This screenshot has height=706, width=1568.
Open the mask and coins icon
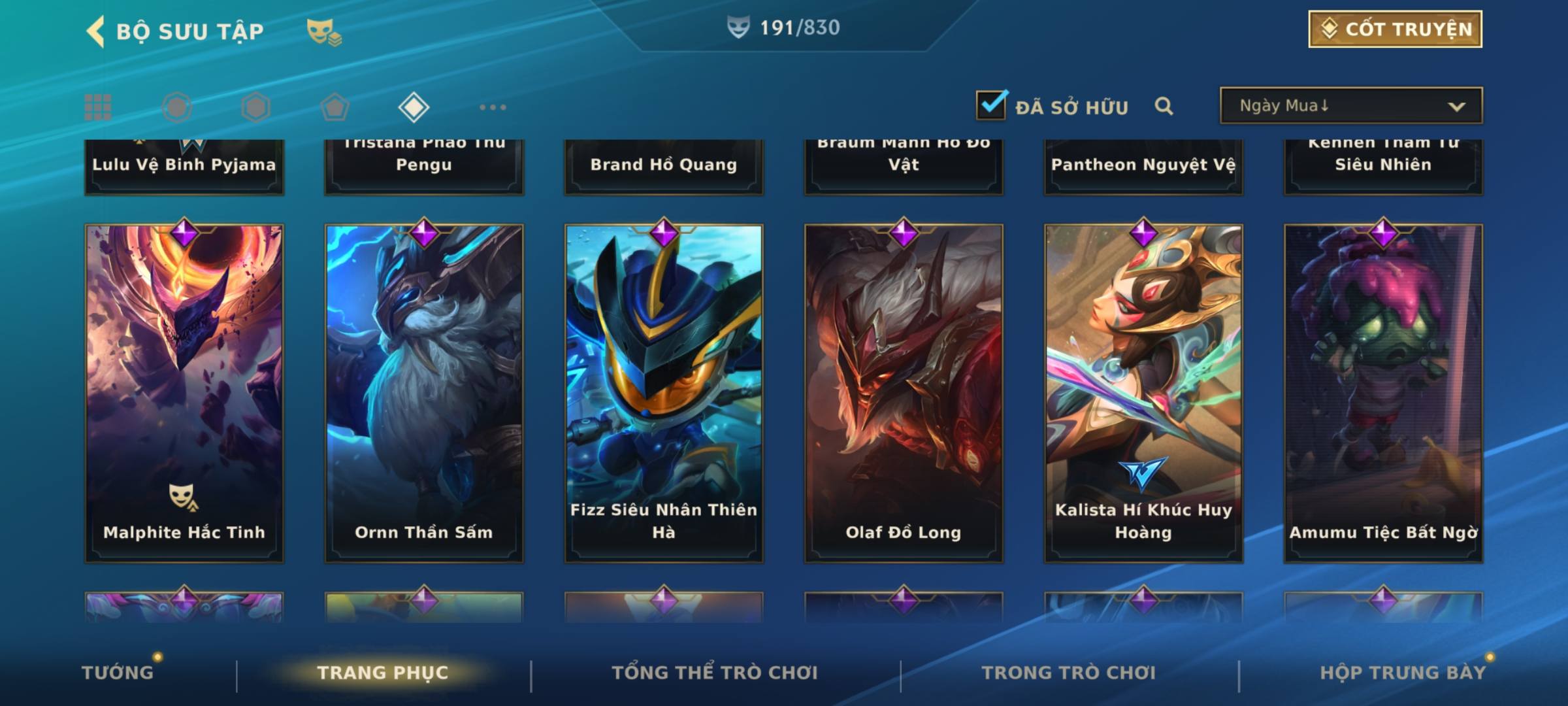324,31
